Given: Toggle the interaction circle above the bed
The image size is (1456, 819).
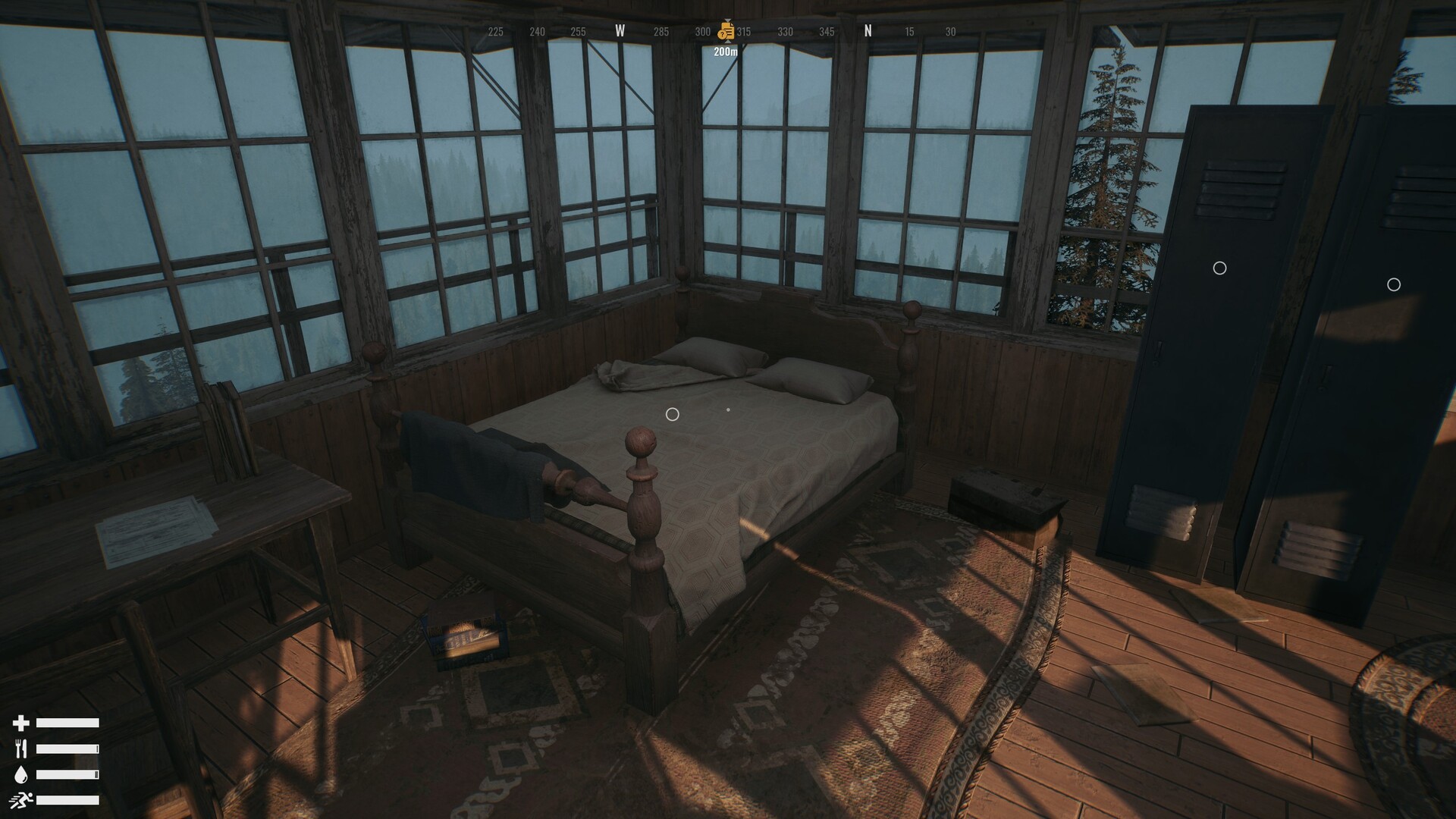Looking at the screenshot, I should 671,414.
